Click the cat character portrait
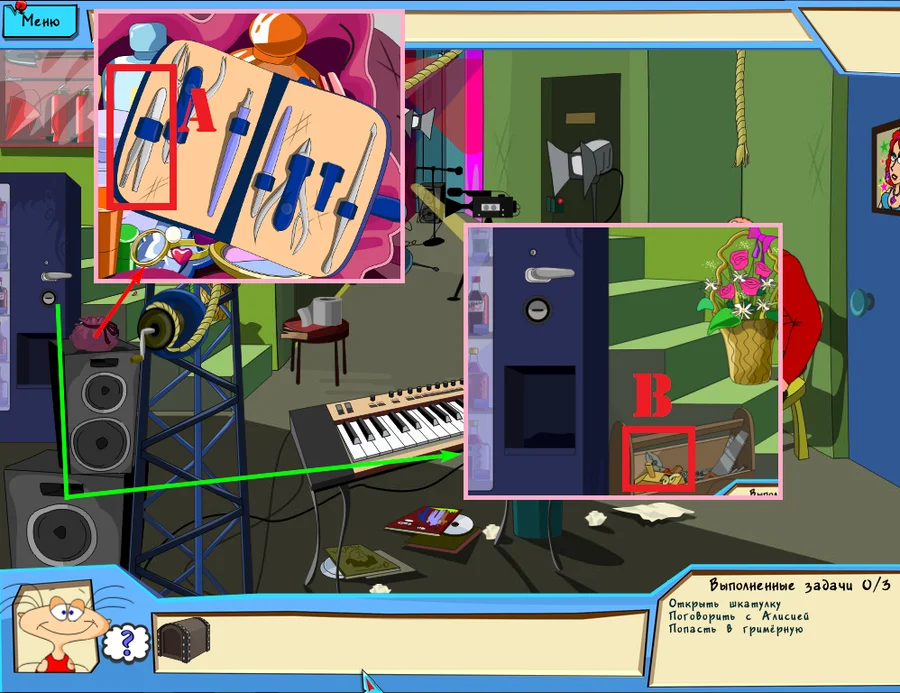The image size is (900, 693). coord(58,627)
